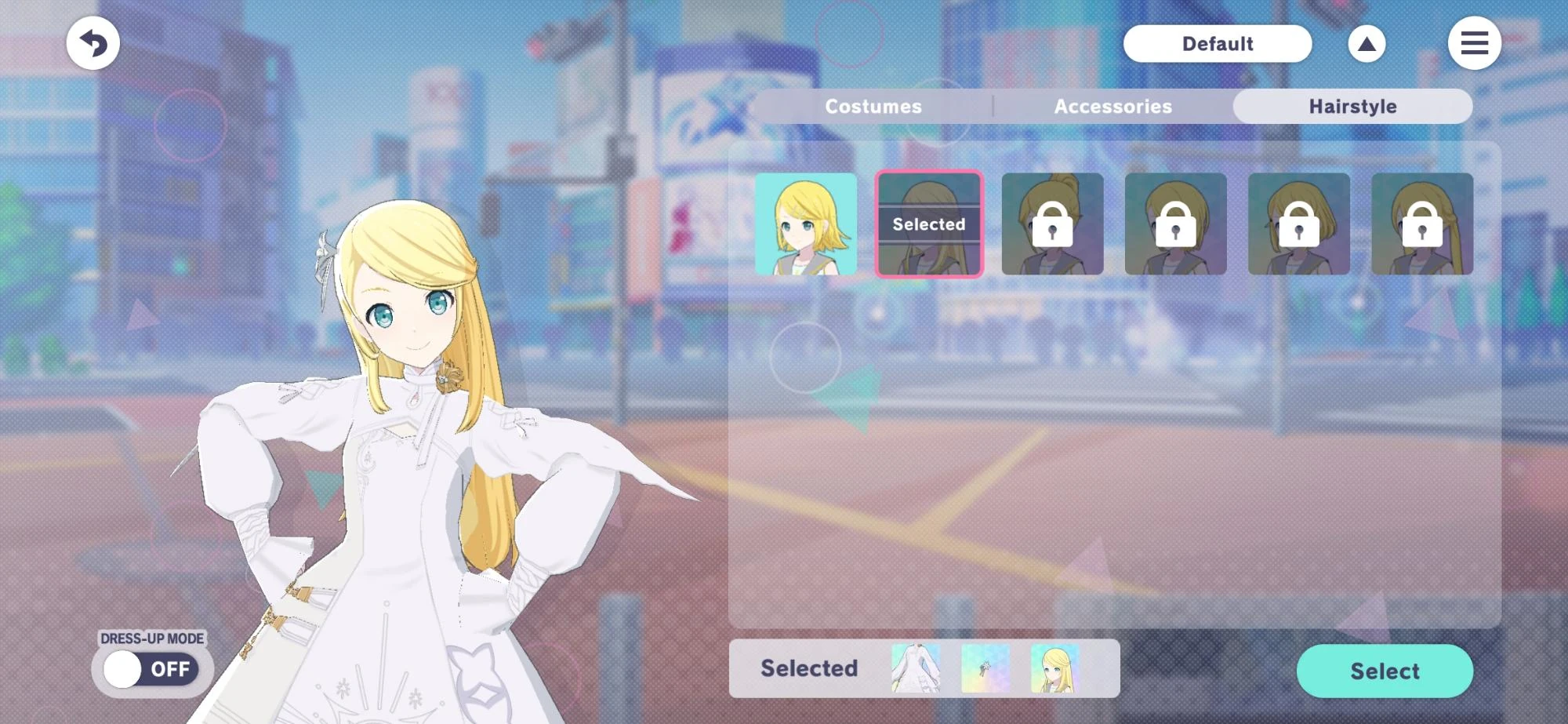Switch to the Accessories tab
The height and width of the screenshot is (724, 1568).
click(1112, 106)
